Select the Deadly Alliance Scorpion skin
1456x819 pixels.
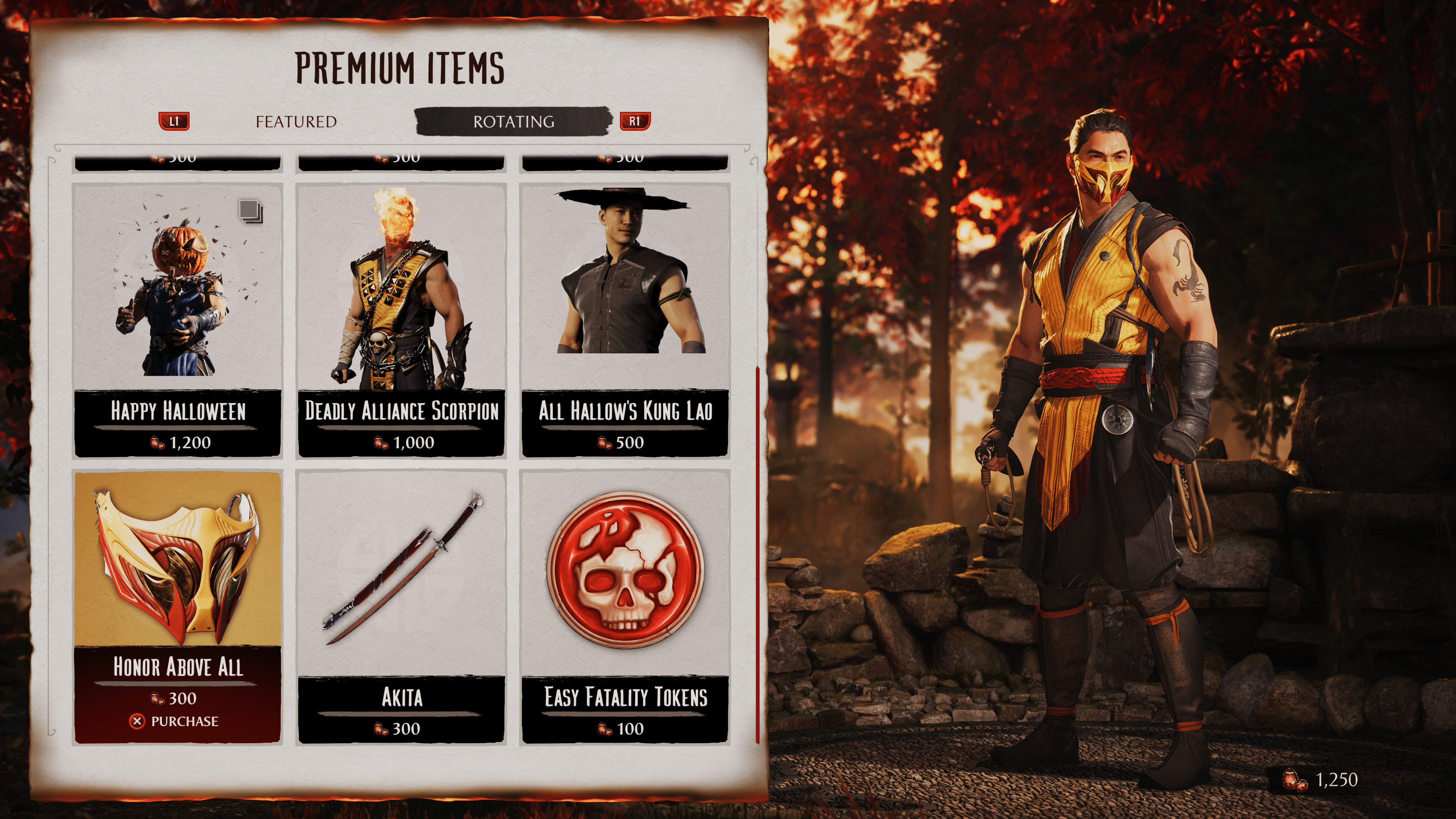tap(401, 320)
